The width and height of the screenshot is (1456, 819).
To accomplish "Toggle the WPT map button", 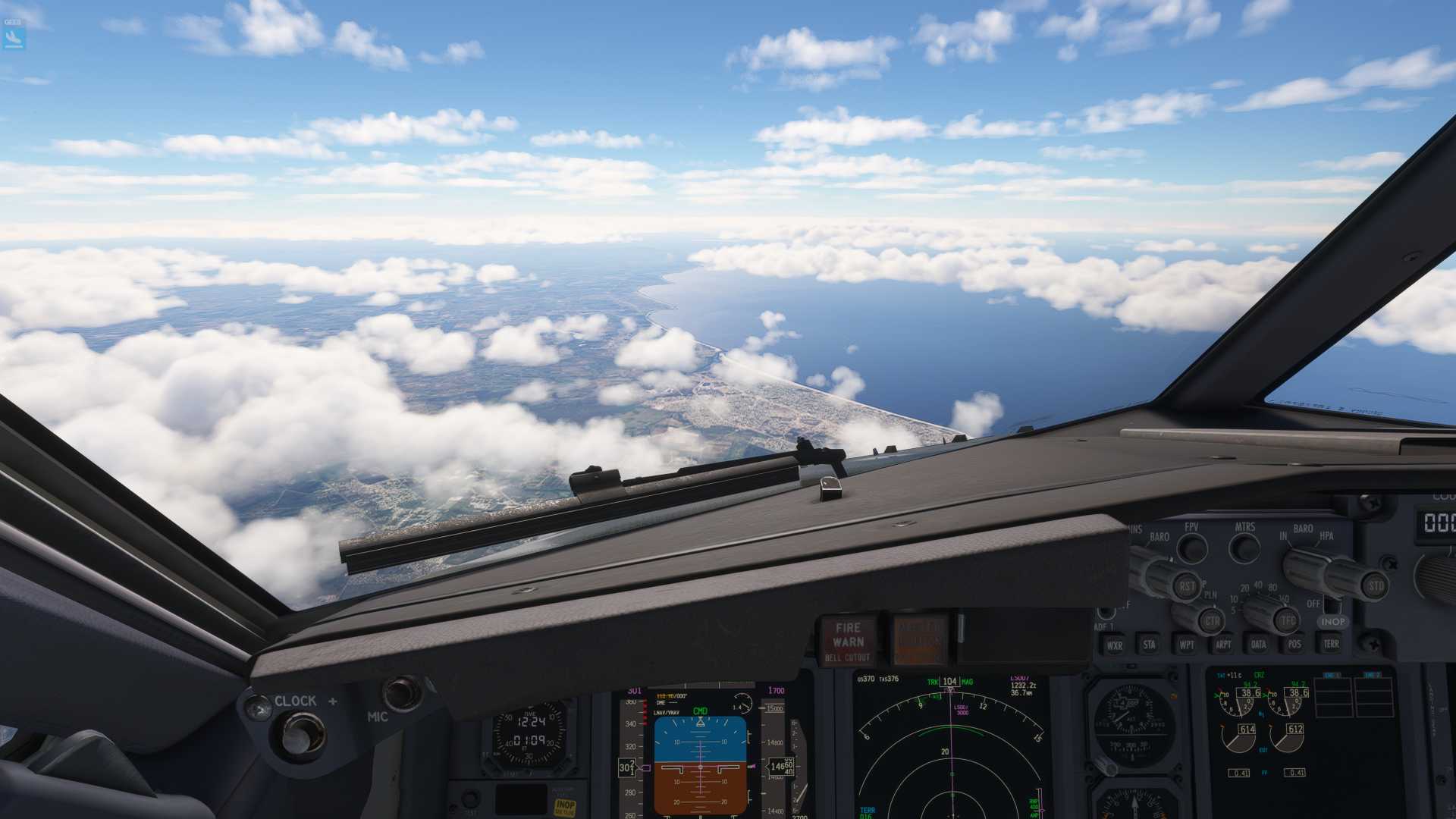I will click(x=1186, y=645).
